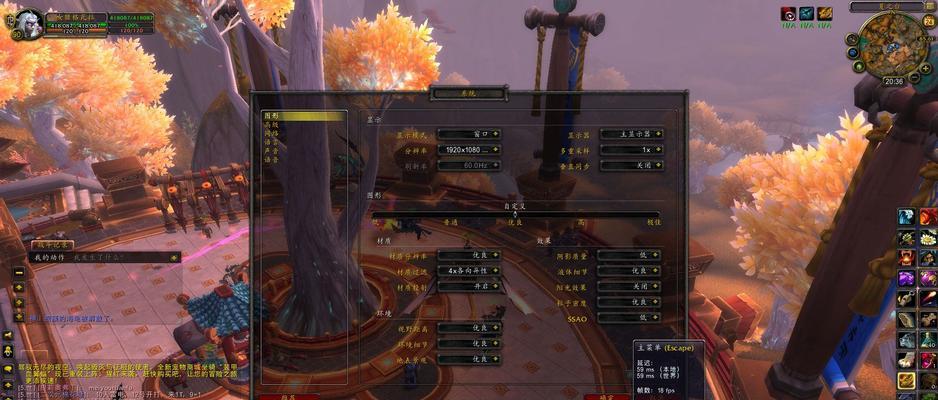Adjust the graphics quality preset slider
Screen dimensions: 938x400
pyautogui.click(x=515, y=213)
